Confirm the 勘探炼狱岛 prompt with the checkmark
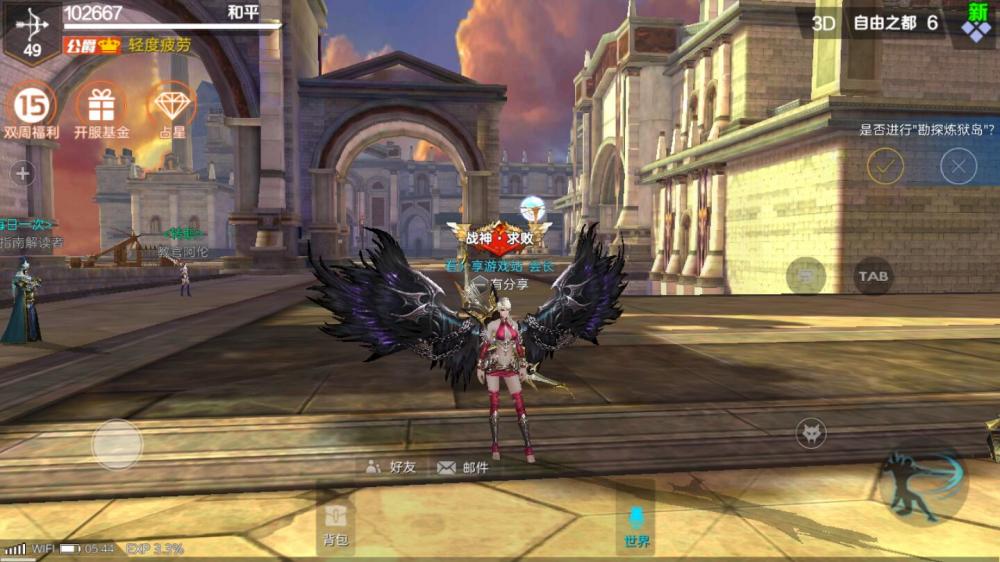 (885, 165)
